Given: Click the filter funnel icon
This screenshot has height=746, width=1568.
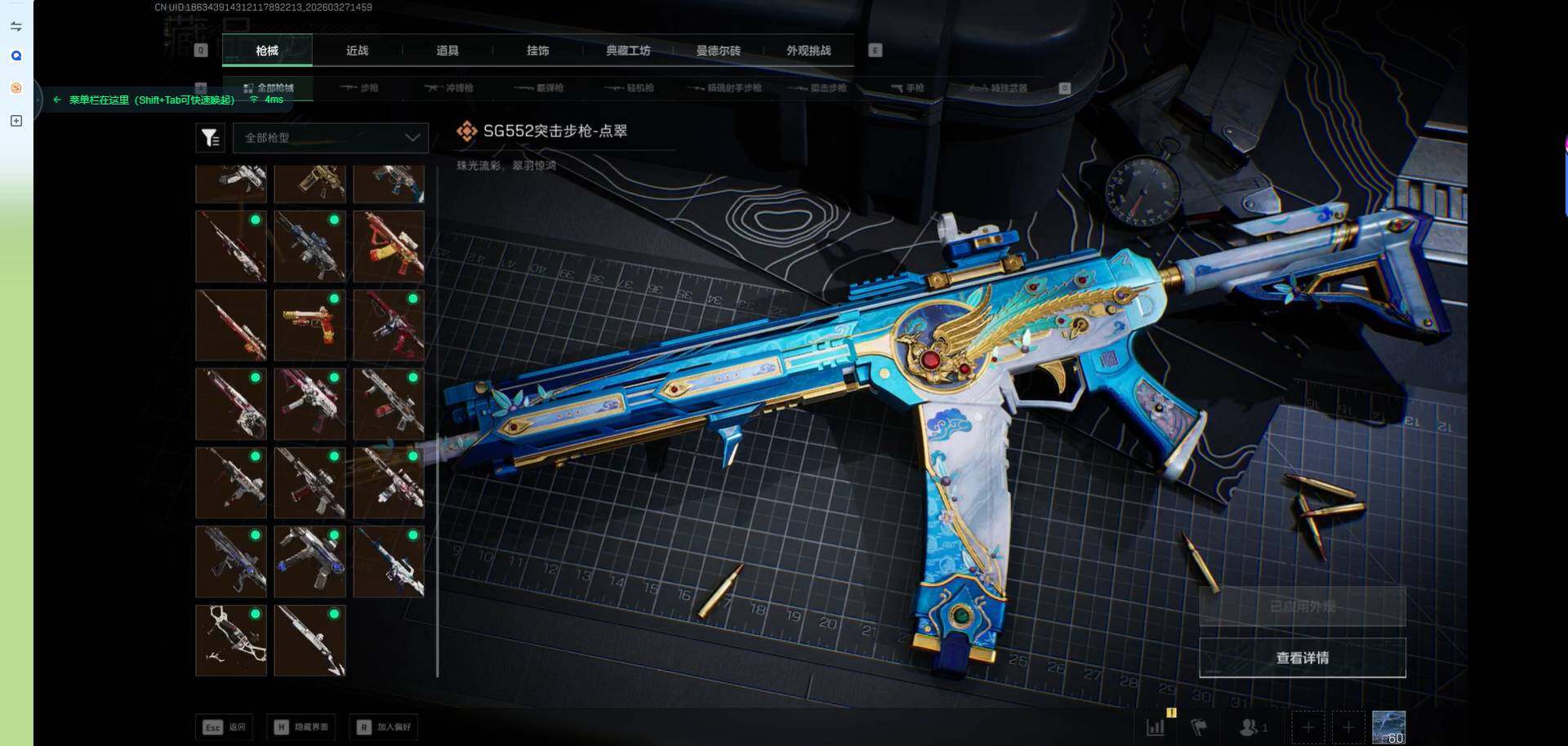Looking at the screenshot, I should (210, 138).
